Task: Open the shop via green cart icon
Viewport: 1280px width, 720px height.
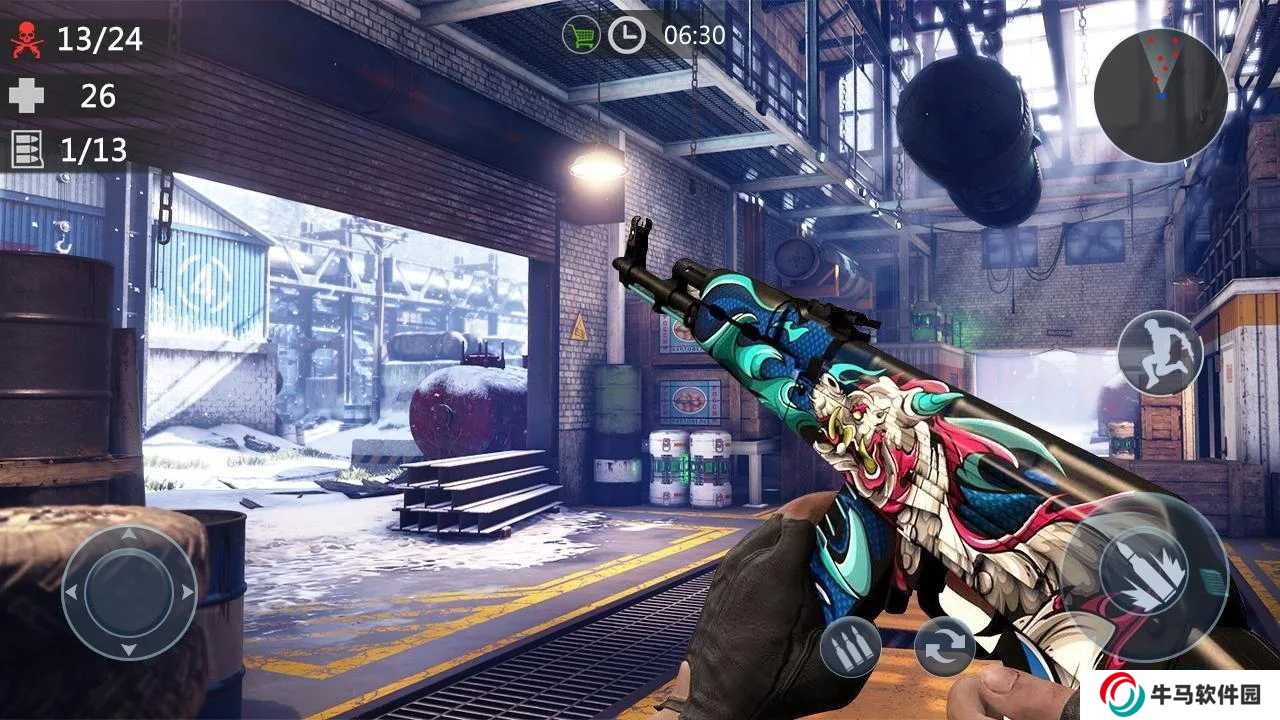Action: pyautogui.click(x=581, y=36)
